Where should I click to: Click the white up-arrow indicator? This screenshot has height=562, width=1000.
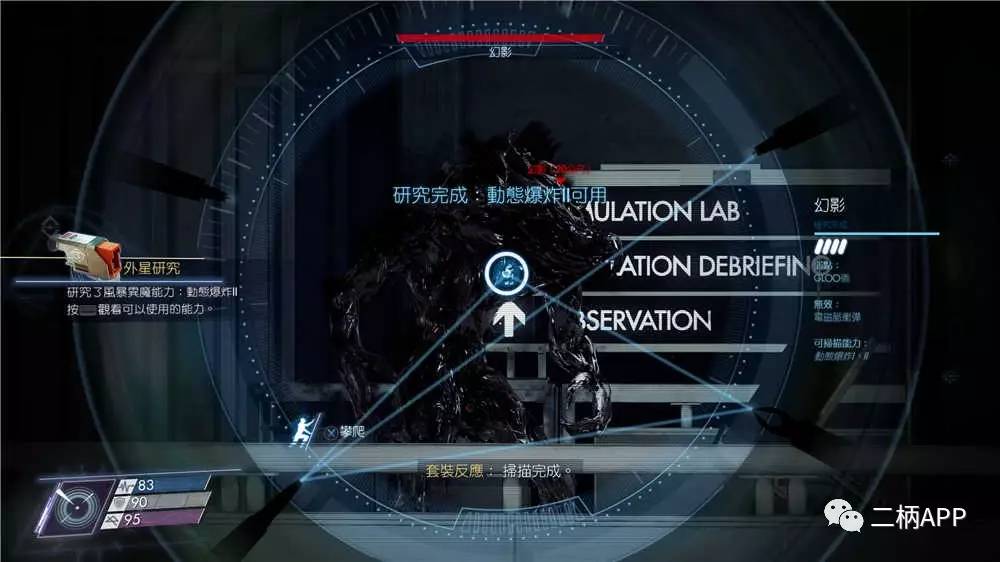coord(506,320)
